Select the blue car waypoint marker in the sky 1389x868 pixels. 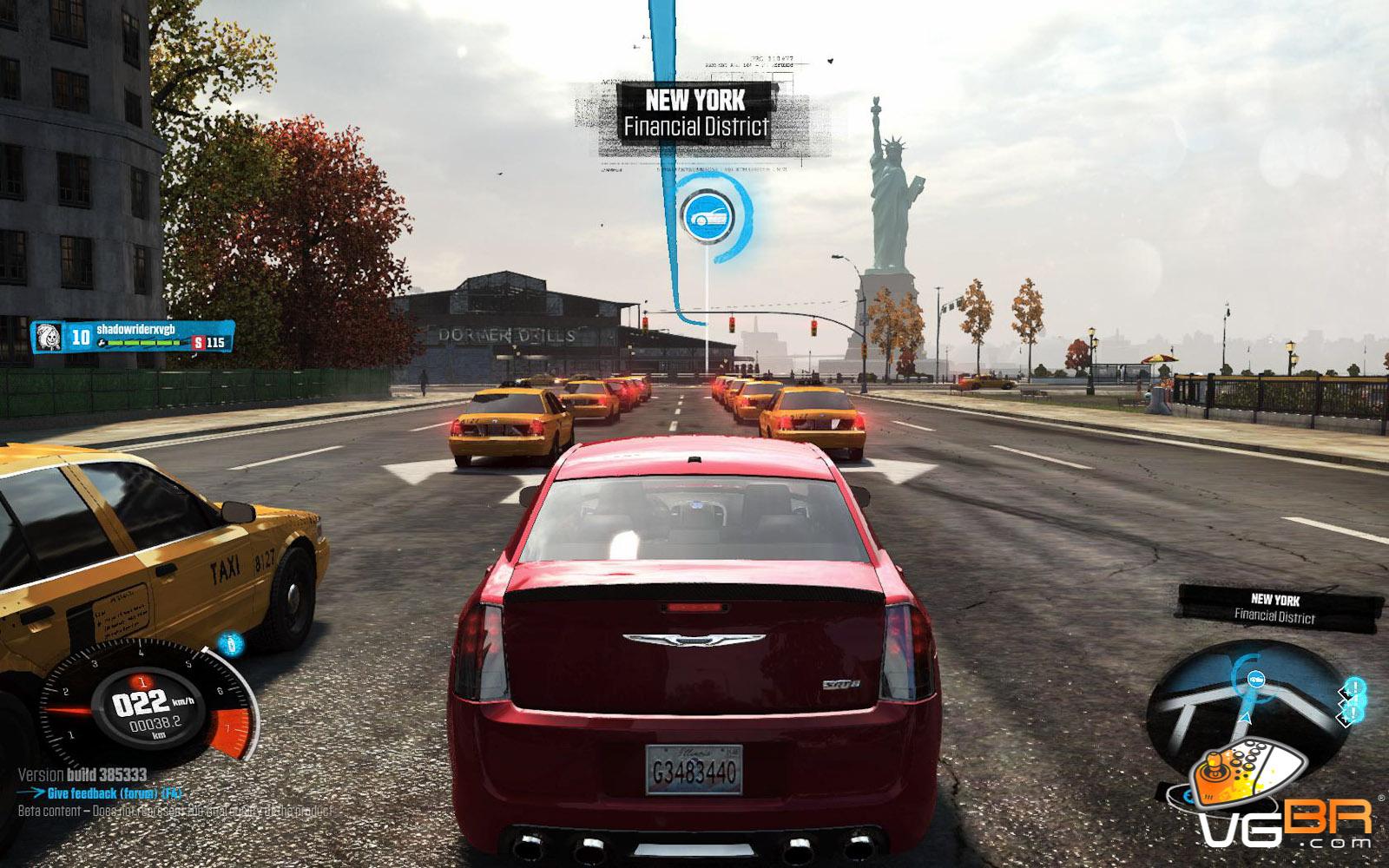707,216
